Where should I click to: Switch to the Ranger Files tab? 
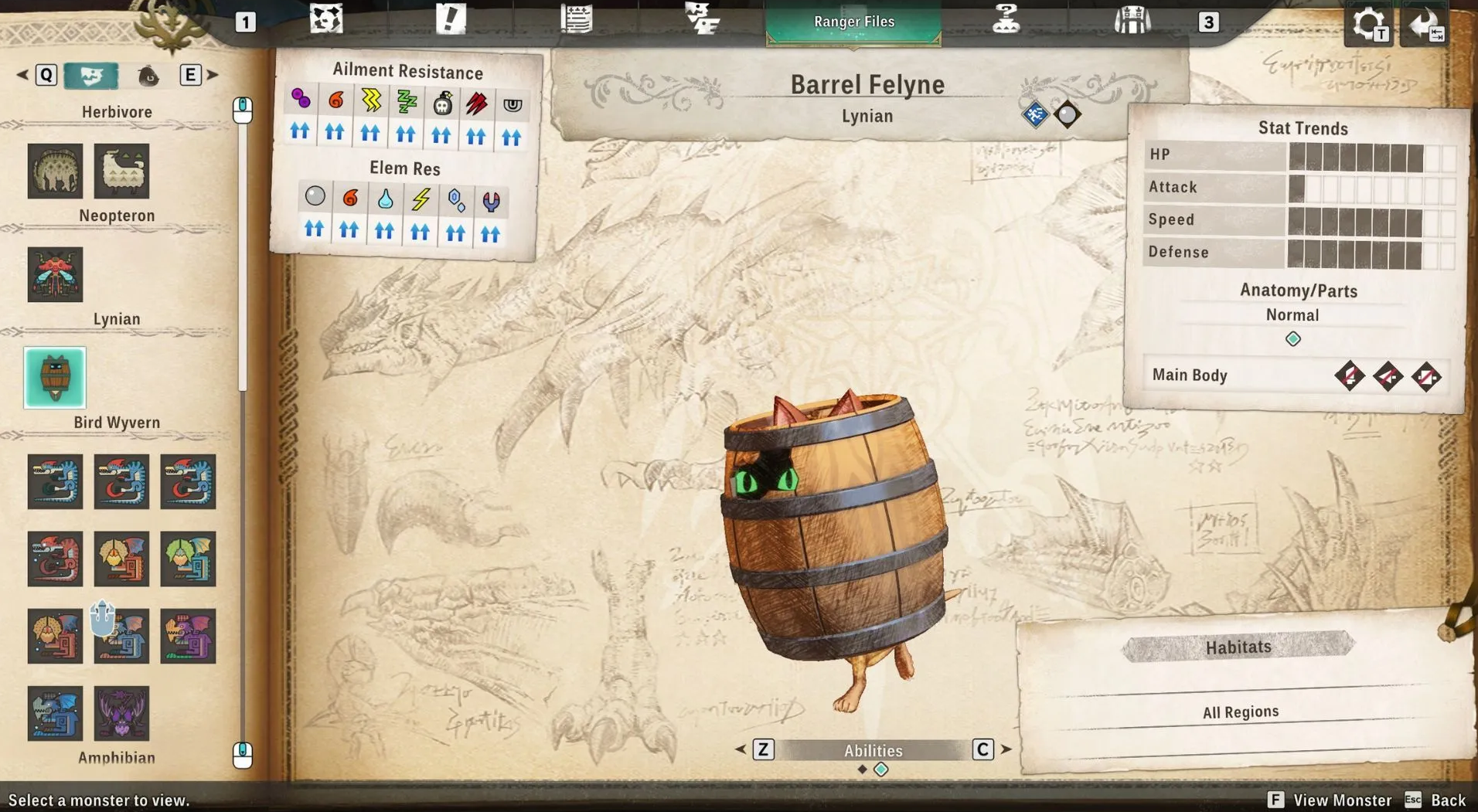(853, 22)
